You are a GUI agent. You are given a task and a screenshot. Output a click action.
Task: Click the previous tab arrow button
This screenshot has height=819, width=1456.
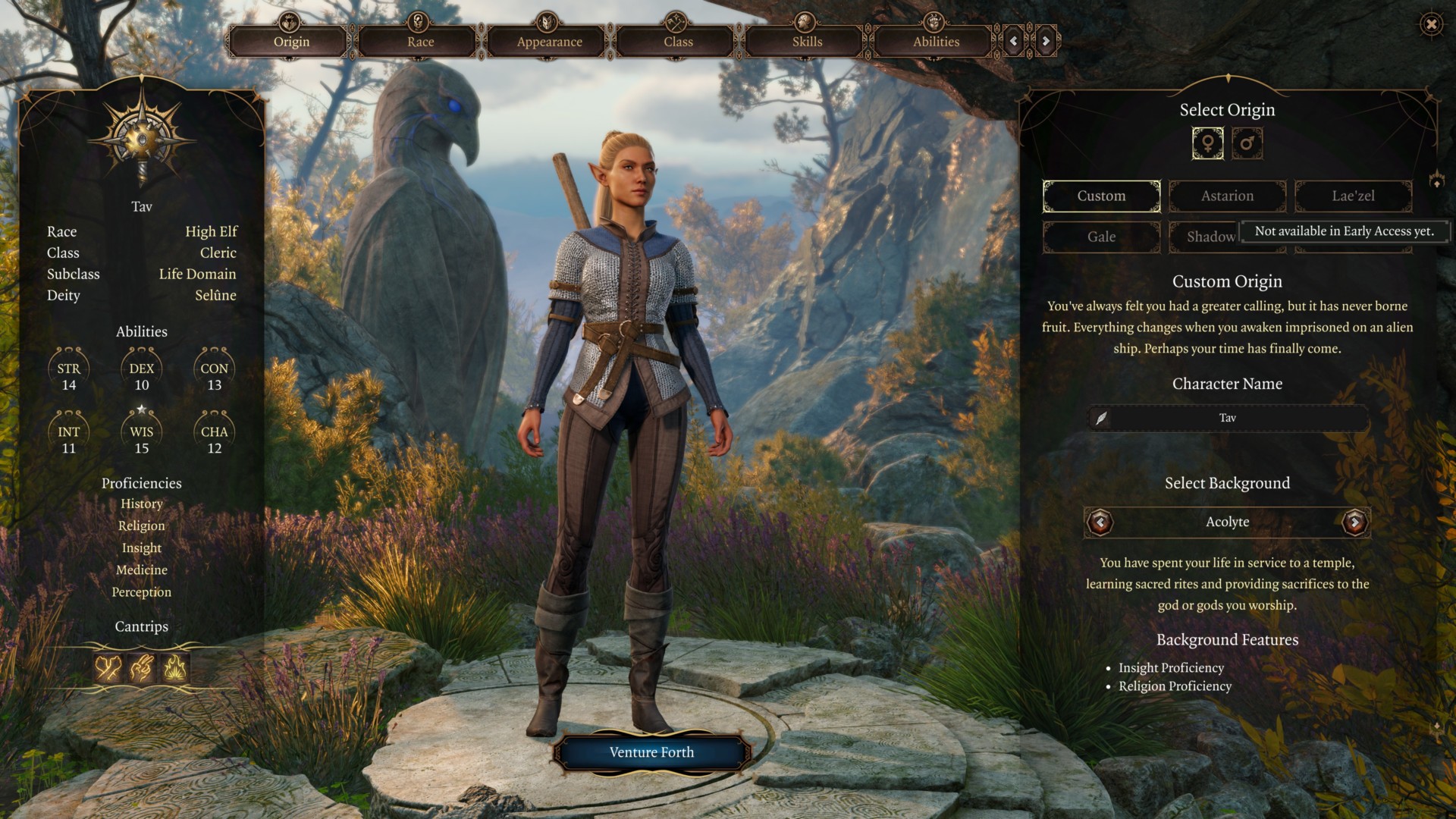1014,41
